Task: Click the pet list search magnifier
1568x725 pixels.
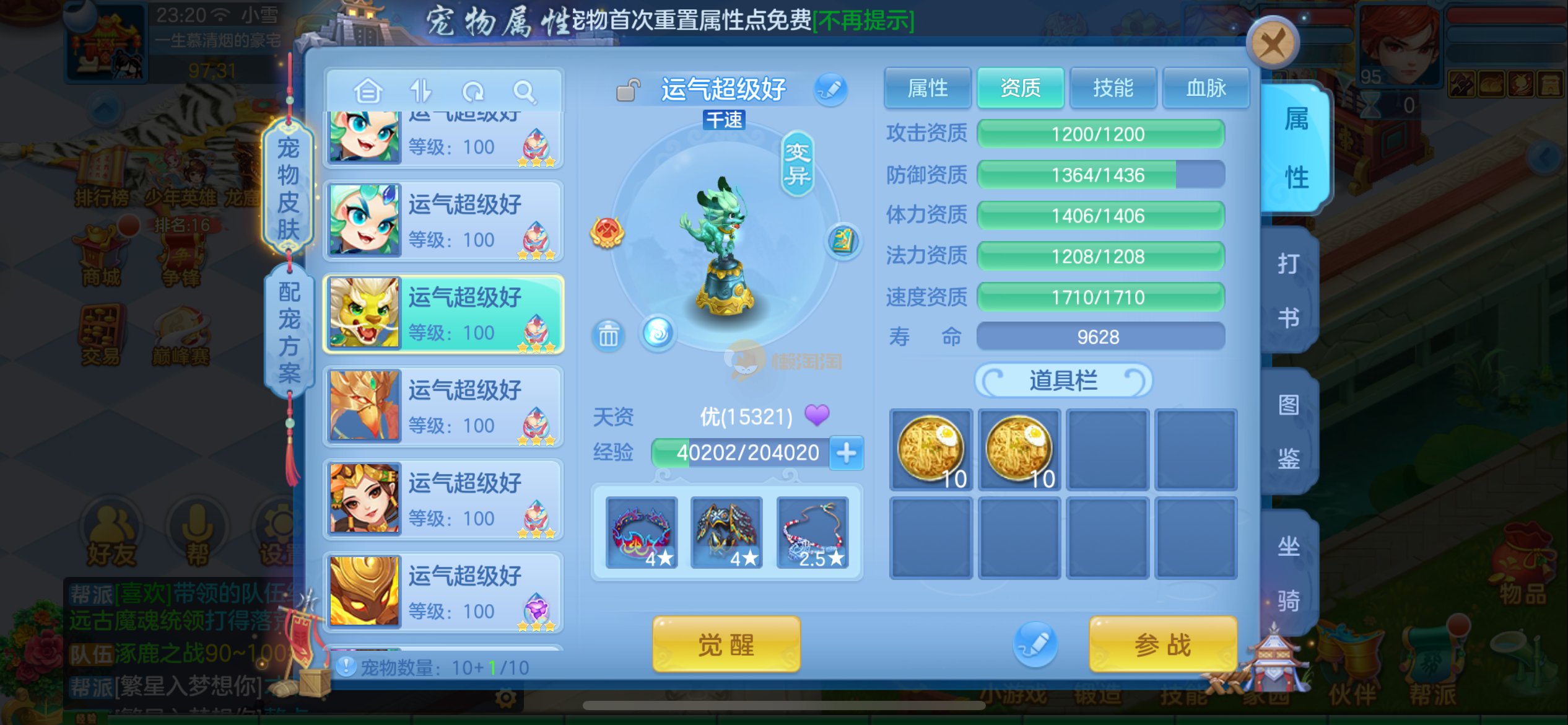Action: click(x=525, y=92)
